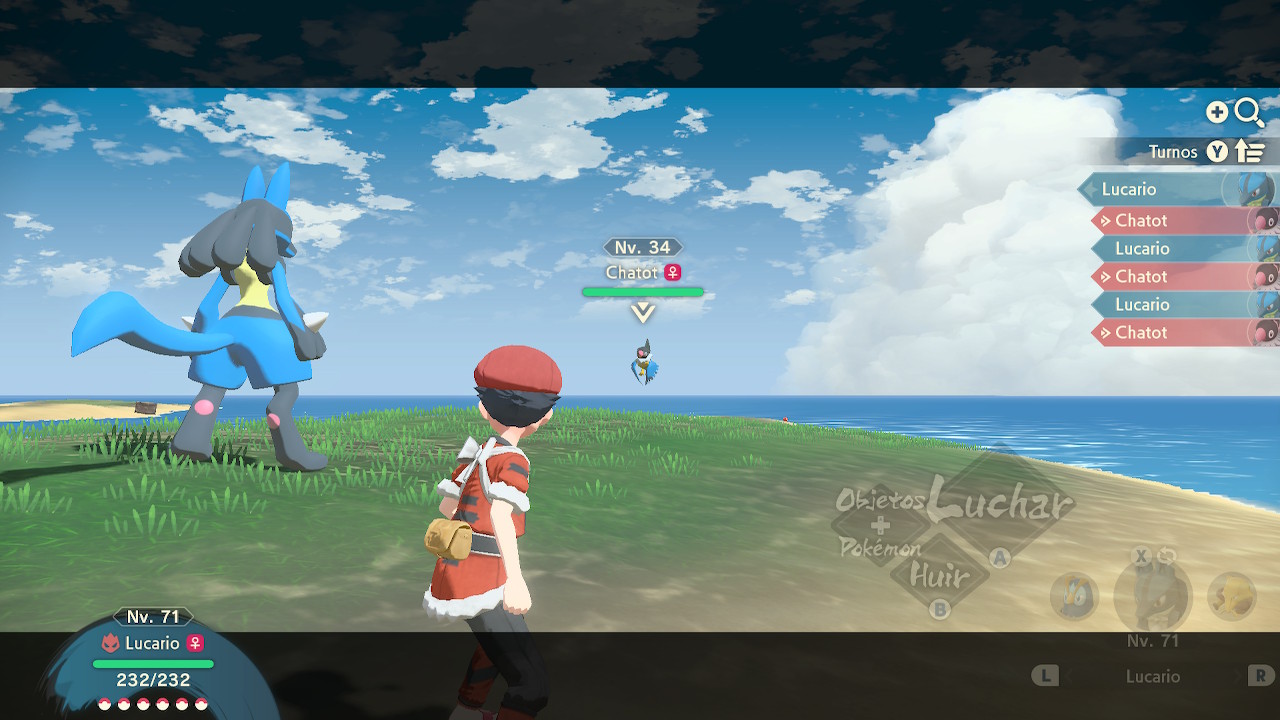Select the active Lucario party portrait
1280x720 pixels.
point(1152,597)
